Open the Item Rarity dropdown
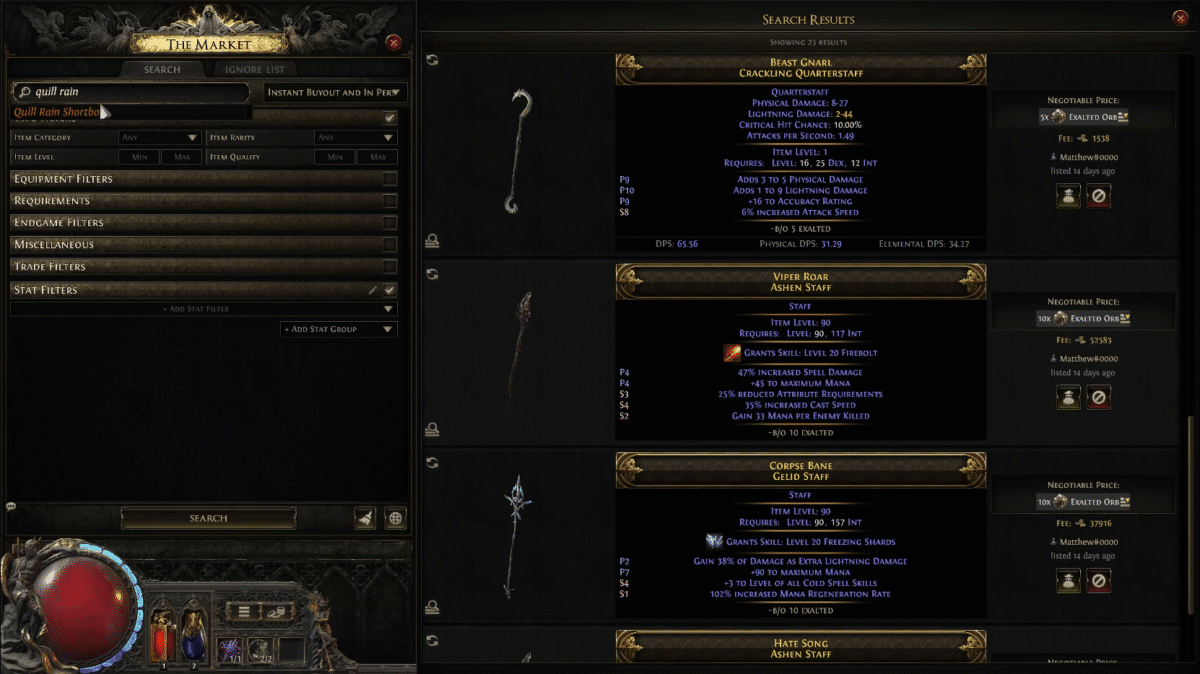The width and height of the screenshot is (1200, 674). click(x=356, y=137)
